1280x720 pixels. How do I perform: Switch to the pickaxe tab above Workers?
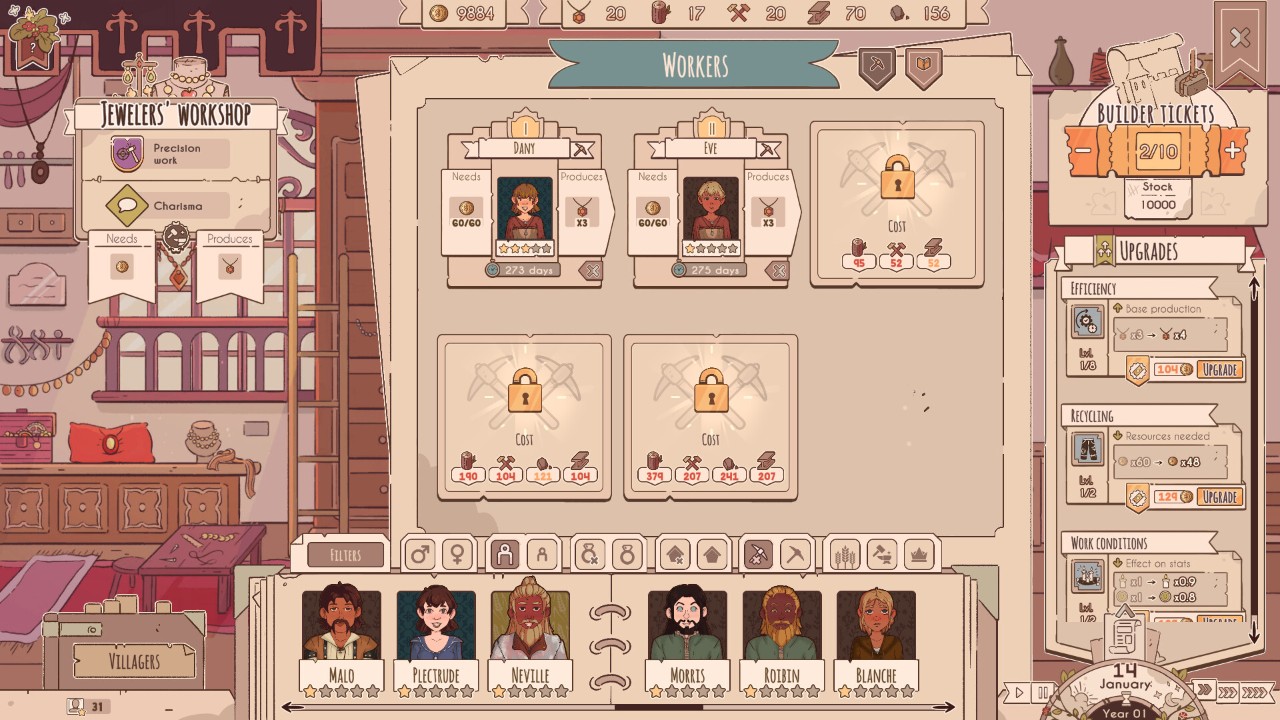(876, 66)
